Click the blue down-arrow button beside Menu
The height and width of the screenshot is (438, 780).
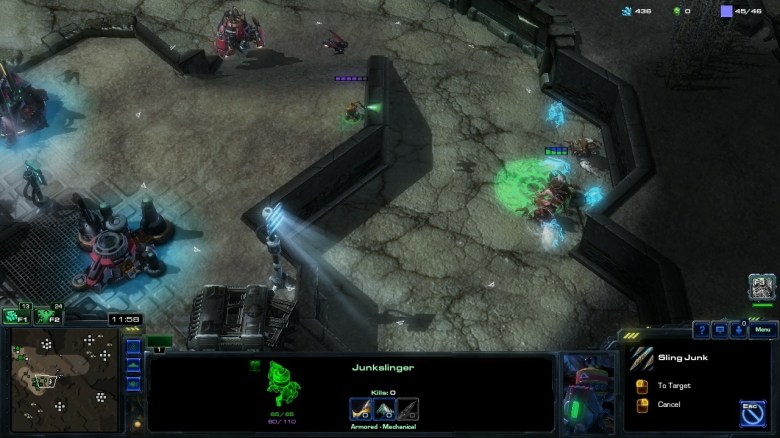coord(738,330)
